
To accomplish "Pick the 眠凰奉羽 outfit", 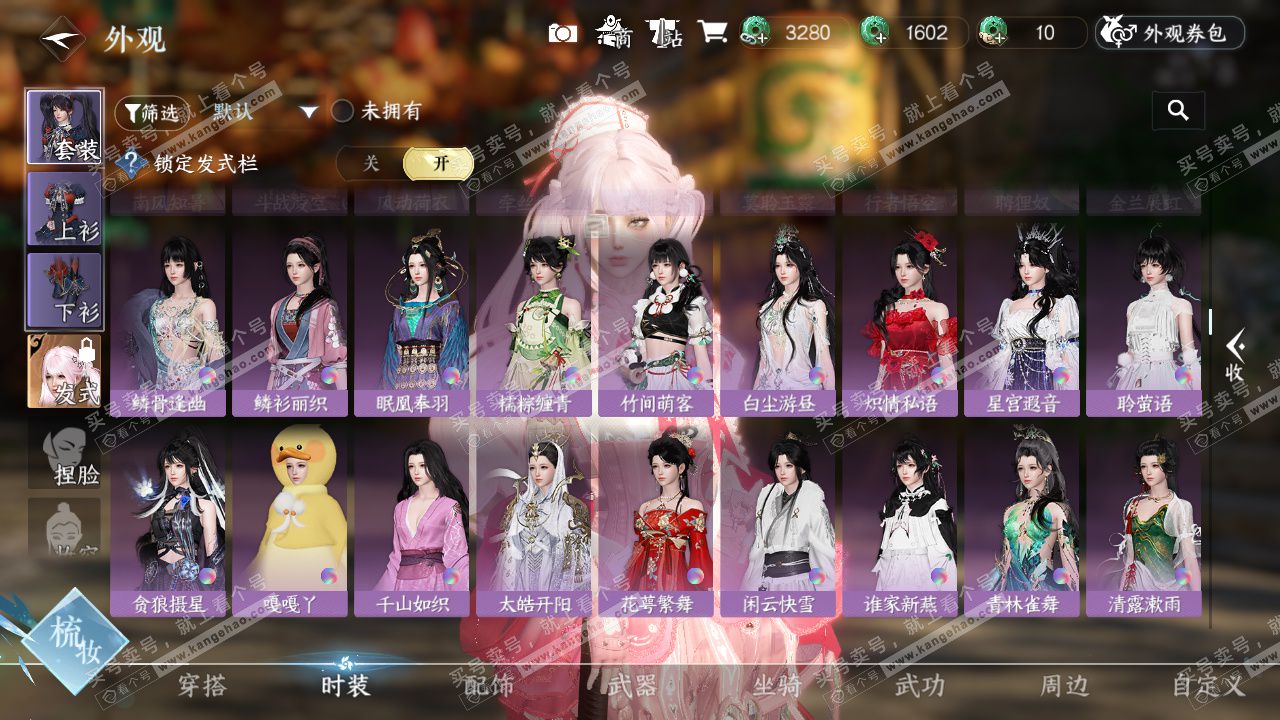I will 412,318.
